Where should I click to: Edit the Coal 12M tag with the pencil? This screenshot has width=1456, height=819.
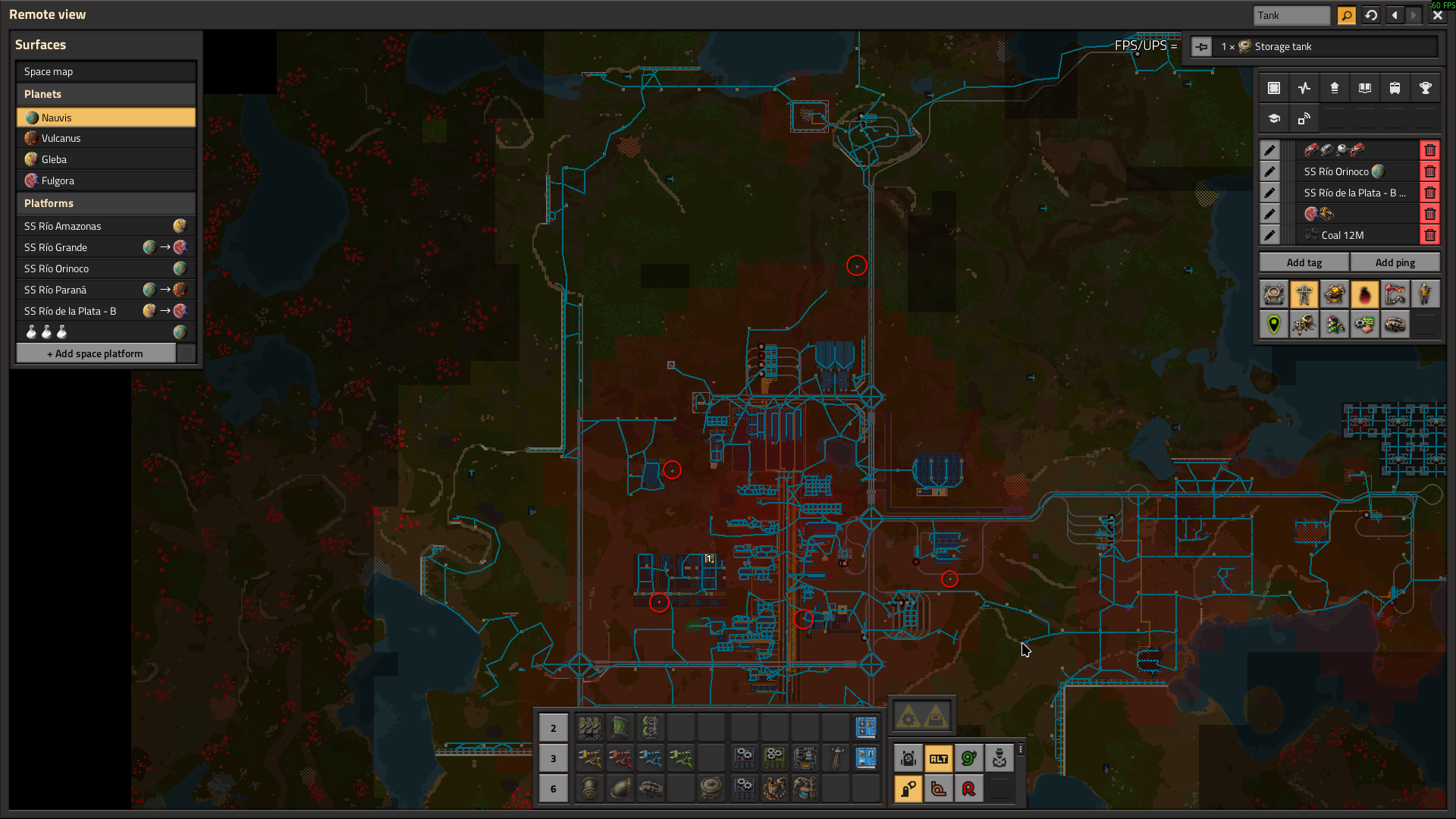pos(1270,235)
